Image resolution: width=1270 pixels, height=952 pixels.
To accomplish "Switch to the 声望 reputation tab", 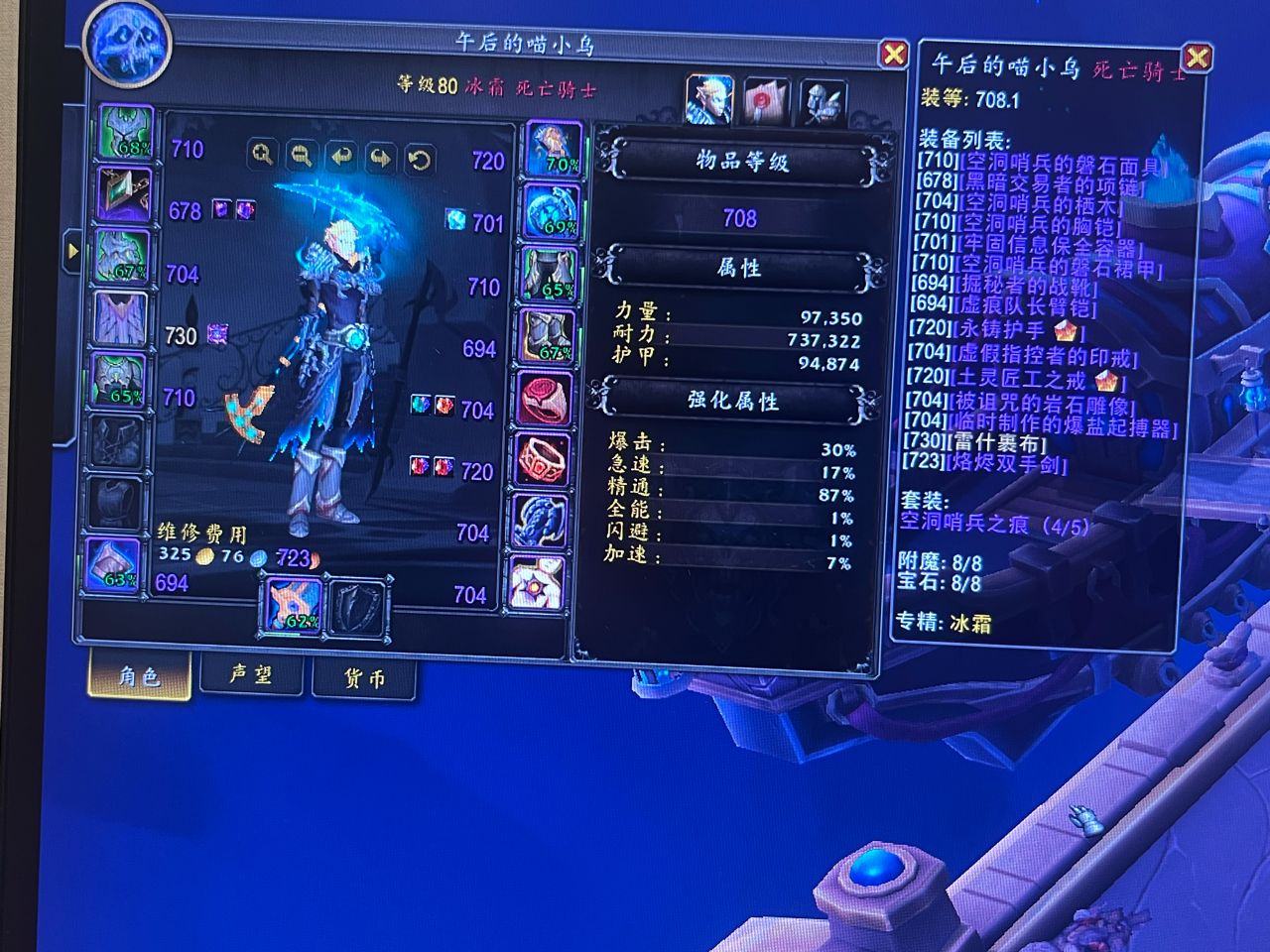I will coord(251,675).
